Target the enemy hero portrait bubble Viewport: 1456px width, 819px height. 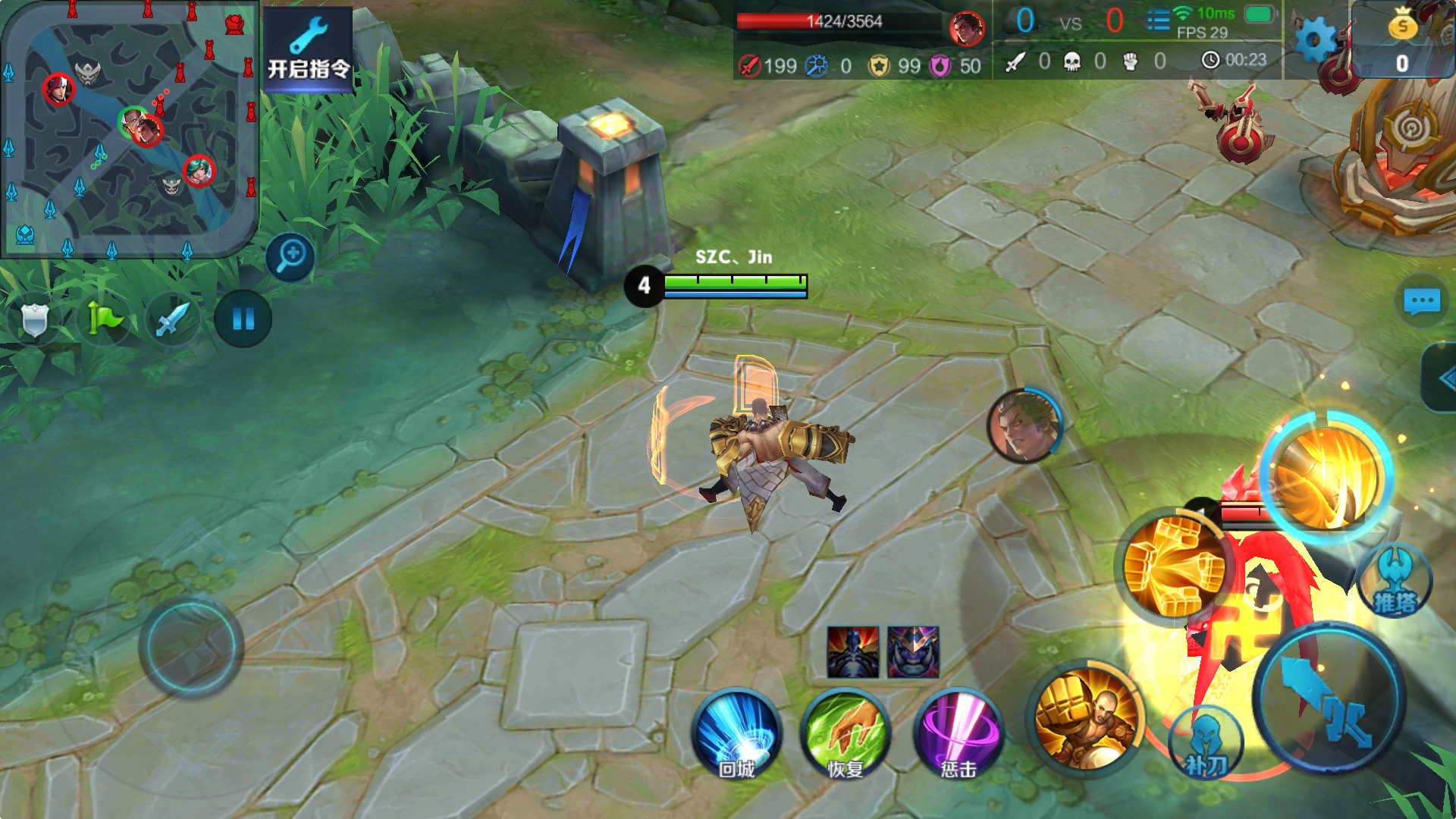pos(1024,426)
